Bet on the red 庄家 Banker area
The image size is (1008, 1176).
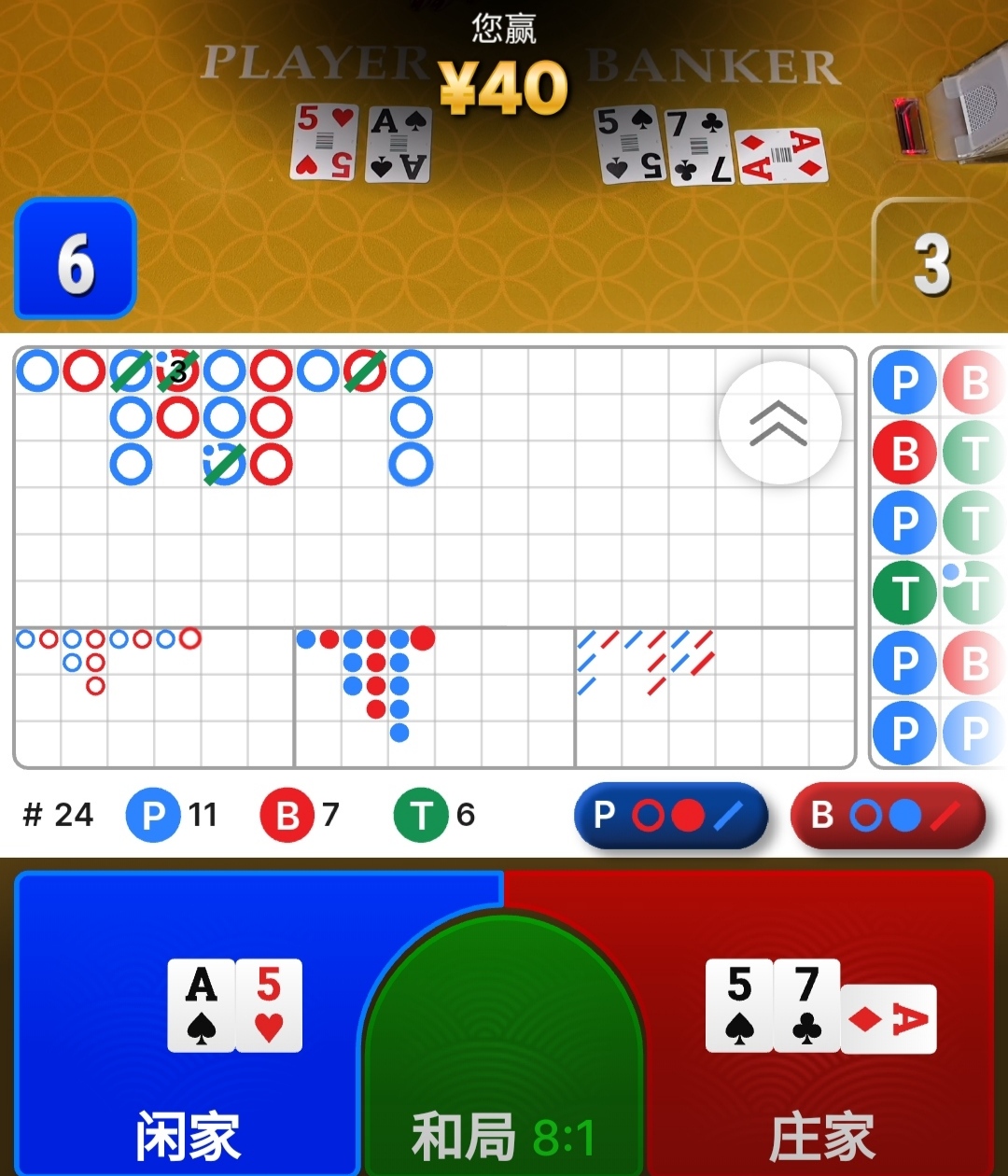821,1027
